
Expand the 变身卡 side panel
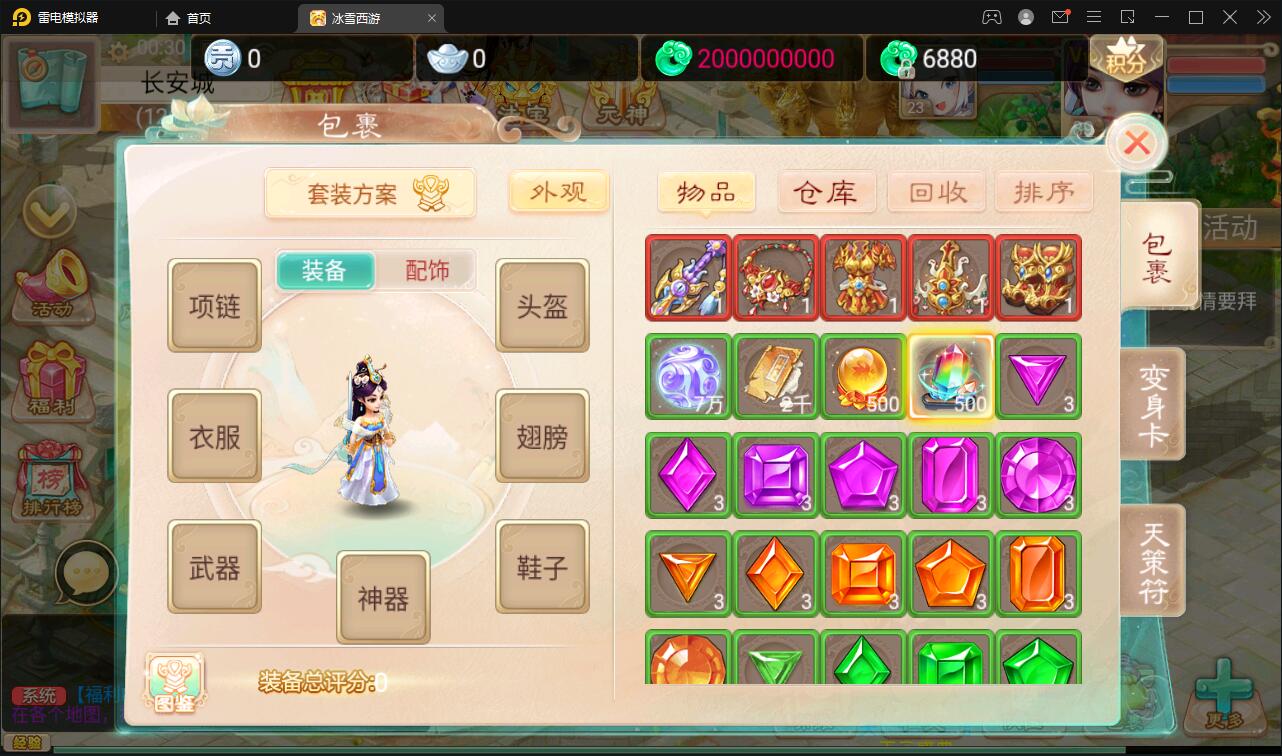pyautogui.click(x=1156, y=402)
